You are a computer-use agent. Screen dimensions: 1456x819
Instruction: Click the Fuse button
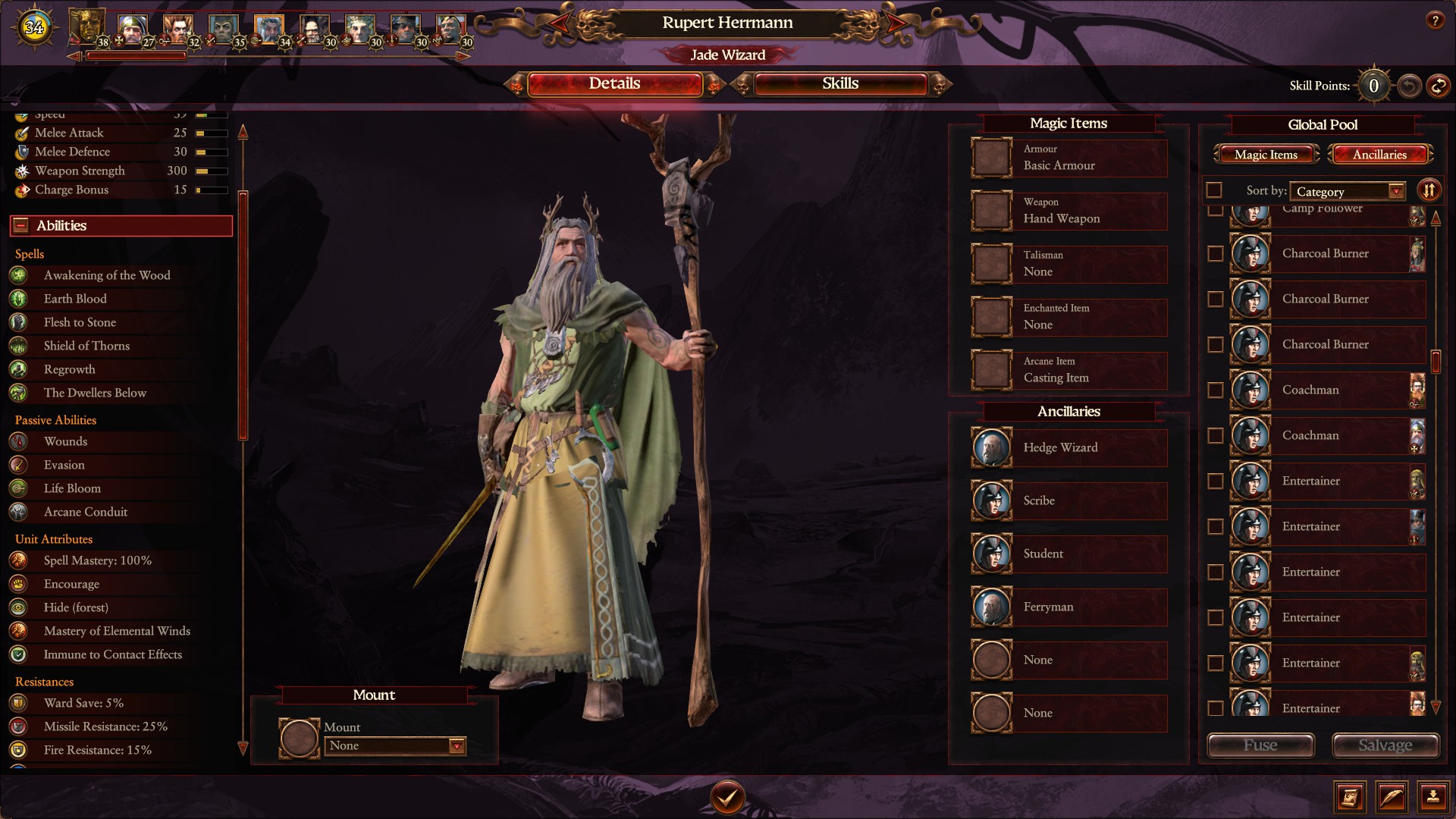1260,745
